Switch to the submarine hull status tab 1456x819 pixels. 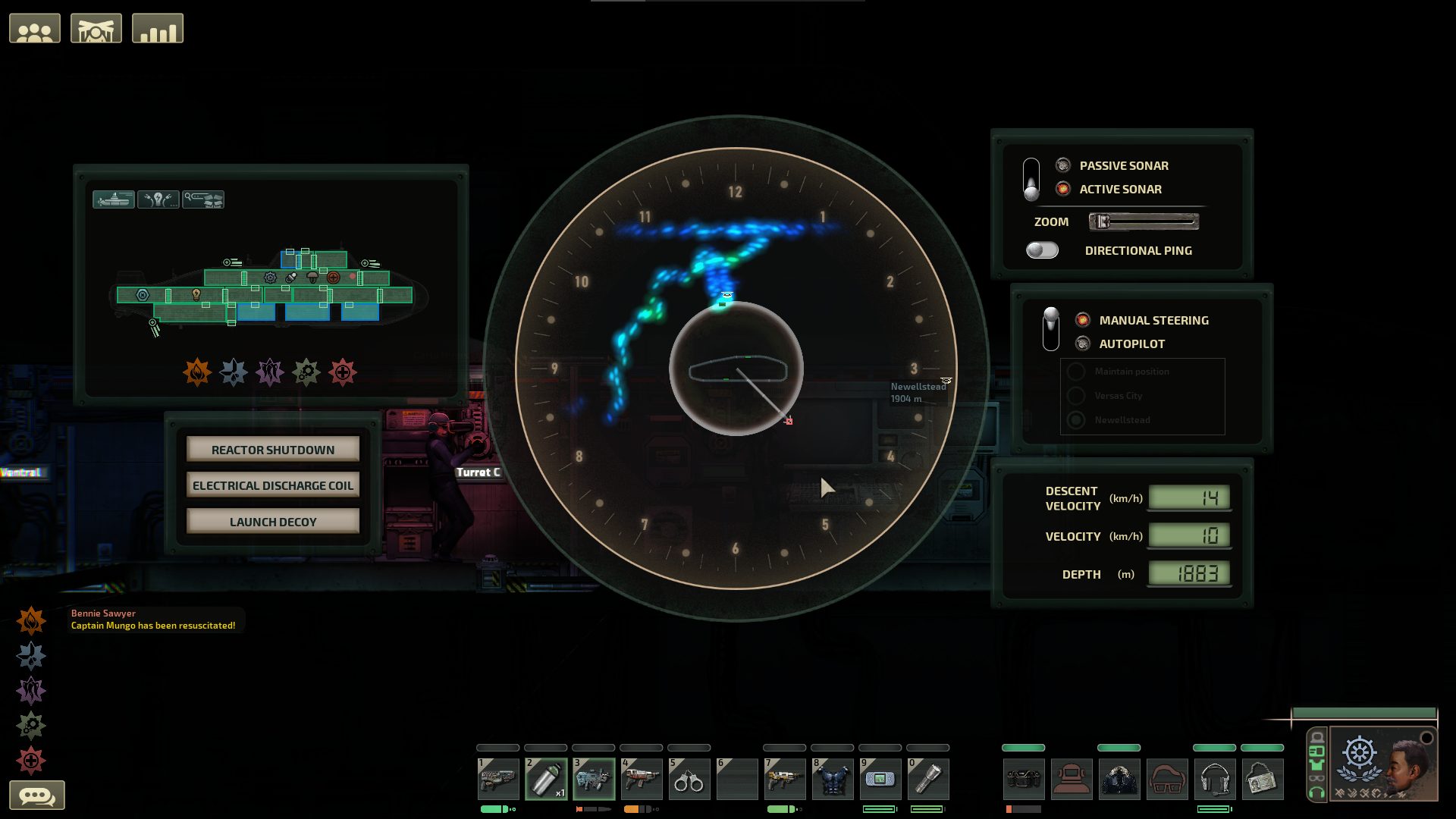pyautogui.click(x=114, y=199)
